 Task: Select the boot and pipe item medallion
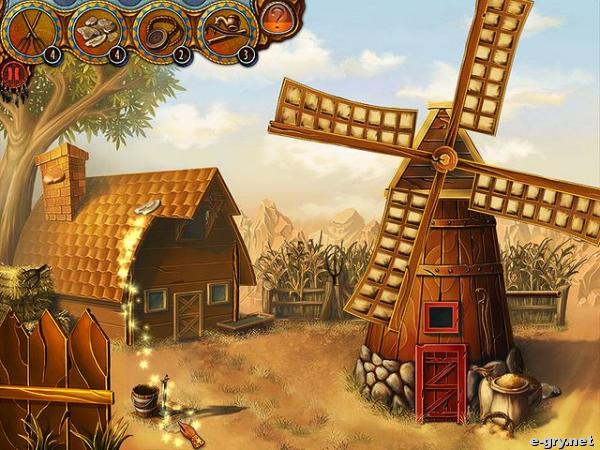tap(227, 29)
